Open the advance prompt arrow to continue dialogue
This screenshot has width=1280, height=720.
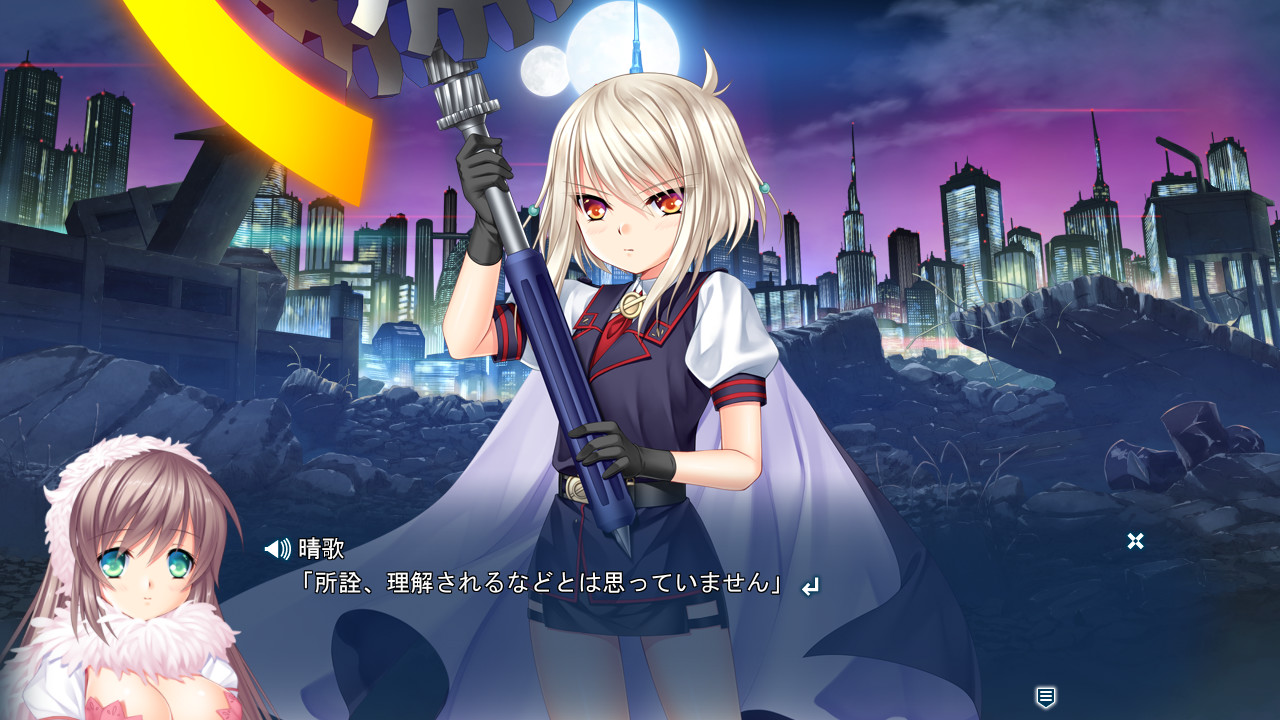808,583
